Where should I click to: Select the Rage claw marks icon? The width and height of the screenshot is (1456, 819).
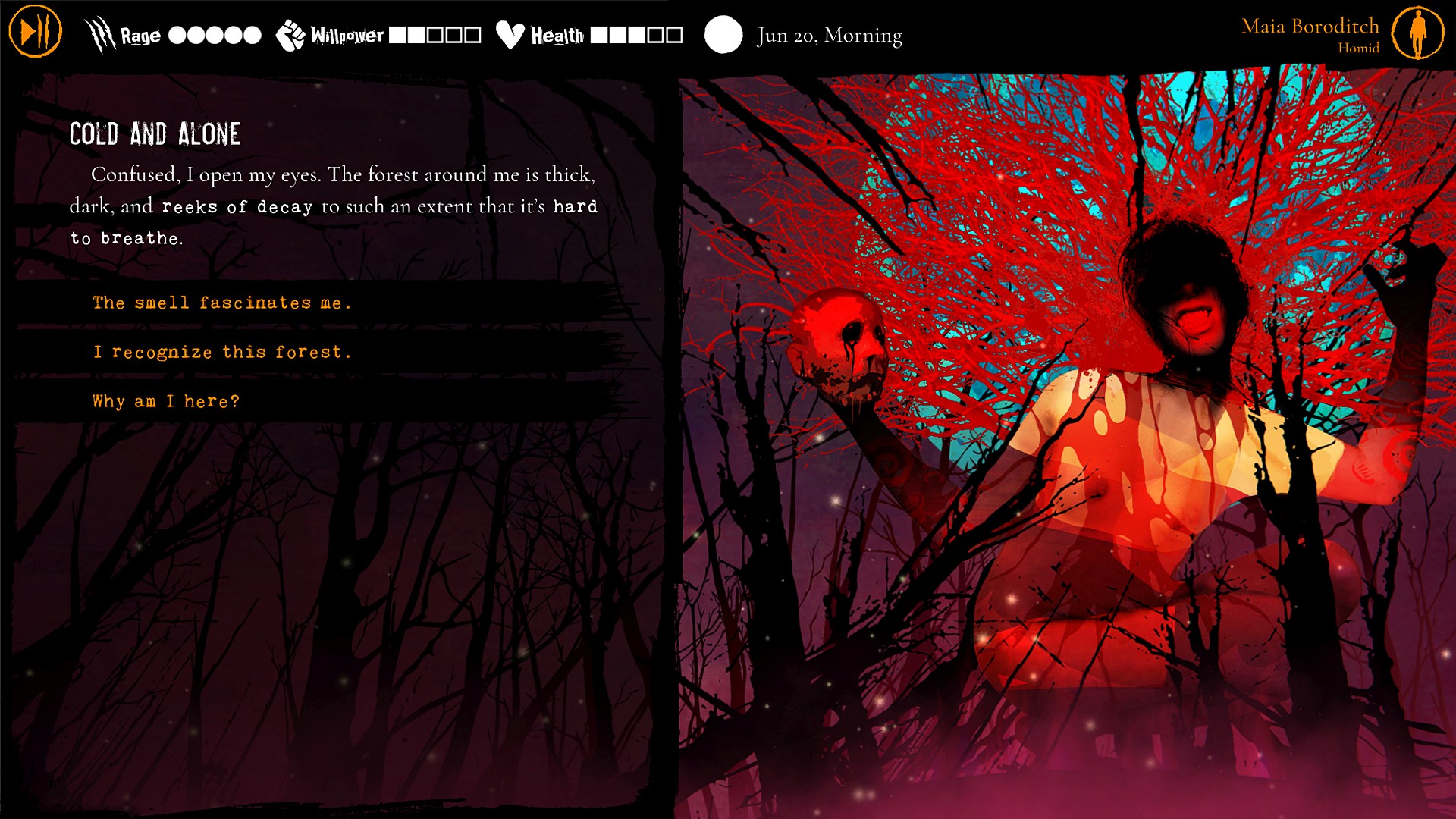[99, 33]
